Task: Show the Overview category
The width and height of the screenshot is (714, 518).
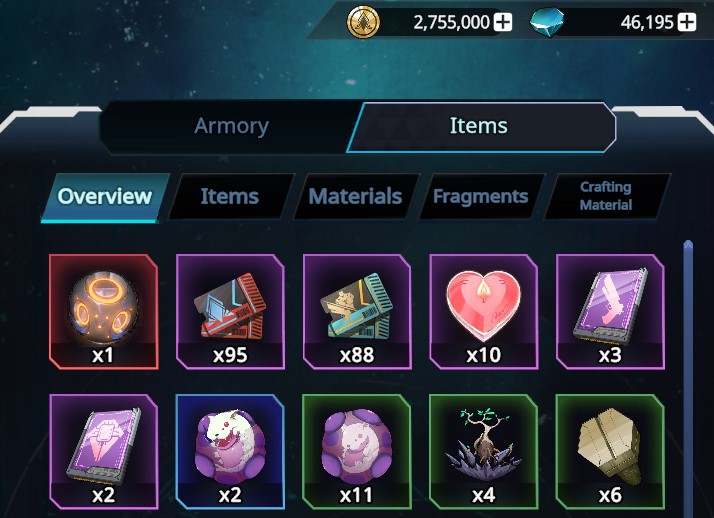Action: [x=104, y=197]
